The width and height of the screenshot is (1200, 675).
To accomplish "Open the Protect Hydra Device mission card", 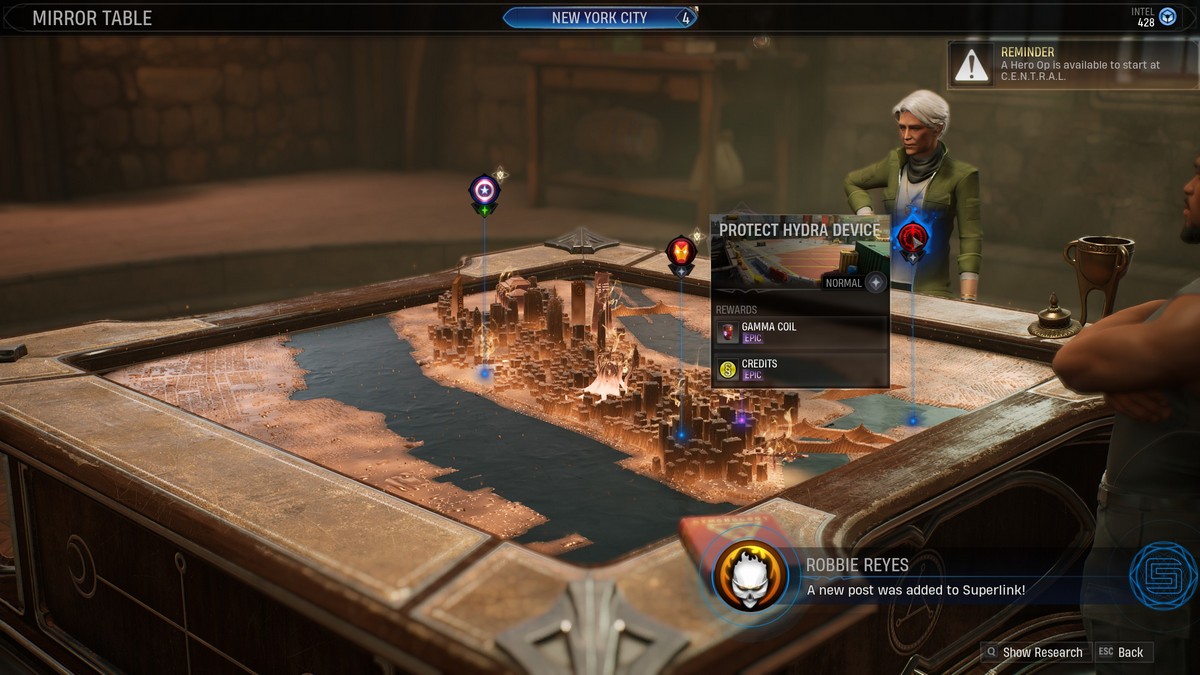I will (799, 230).
